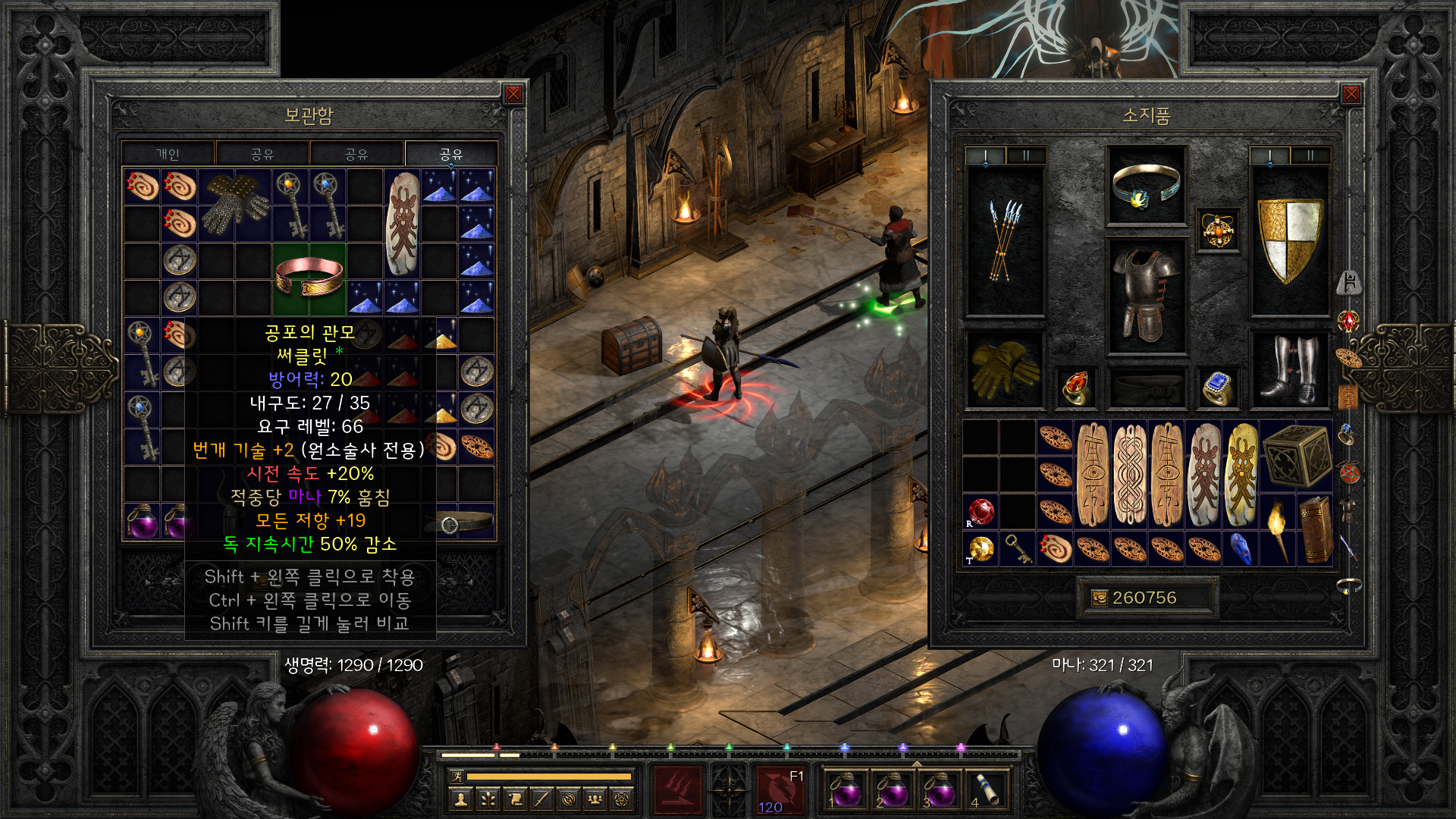Pick up the chain gloves in the stash

[x=235, y=203]
